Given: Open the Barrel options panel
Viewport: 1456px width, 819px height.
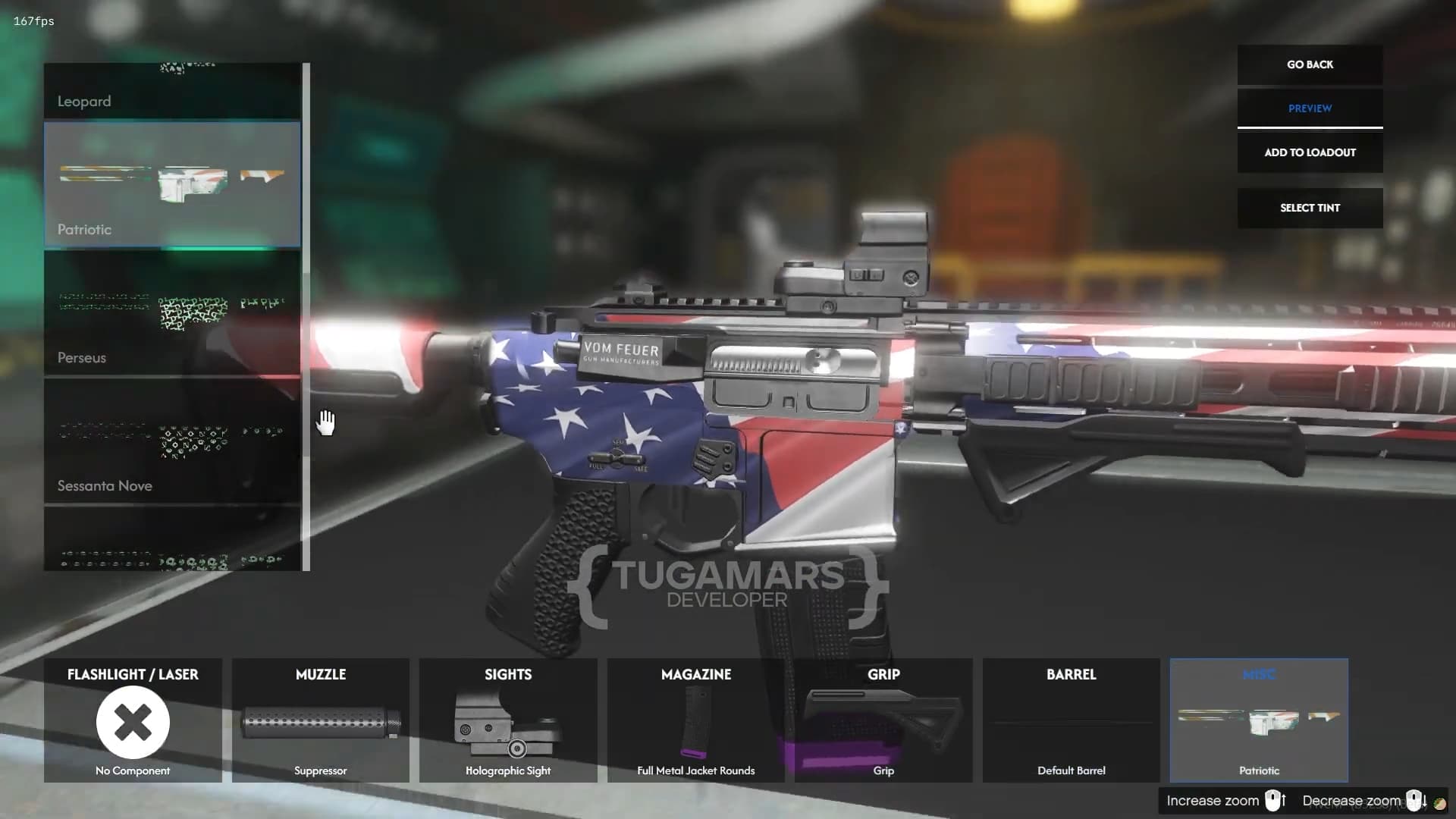Looking at the screenshot, I should tap(1071, 674).
